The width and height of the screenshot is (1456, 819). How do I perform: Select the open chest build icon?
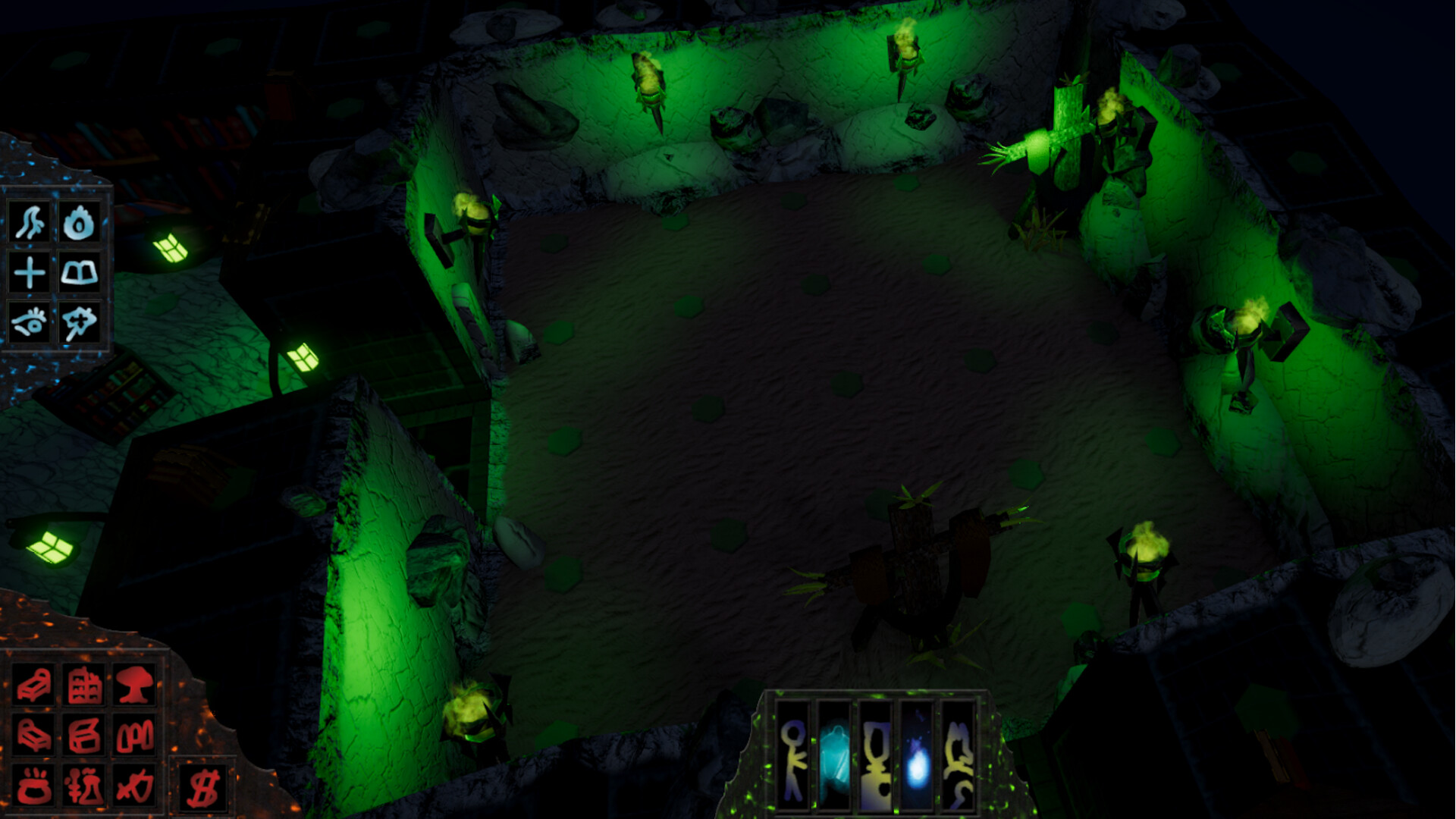[x=86, y=734]
